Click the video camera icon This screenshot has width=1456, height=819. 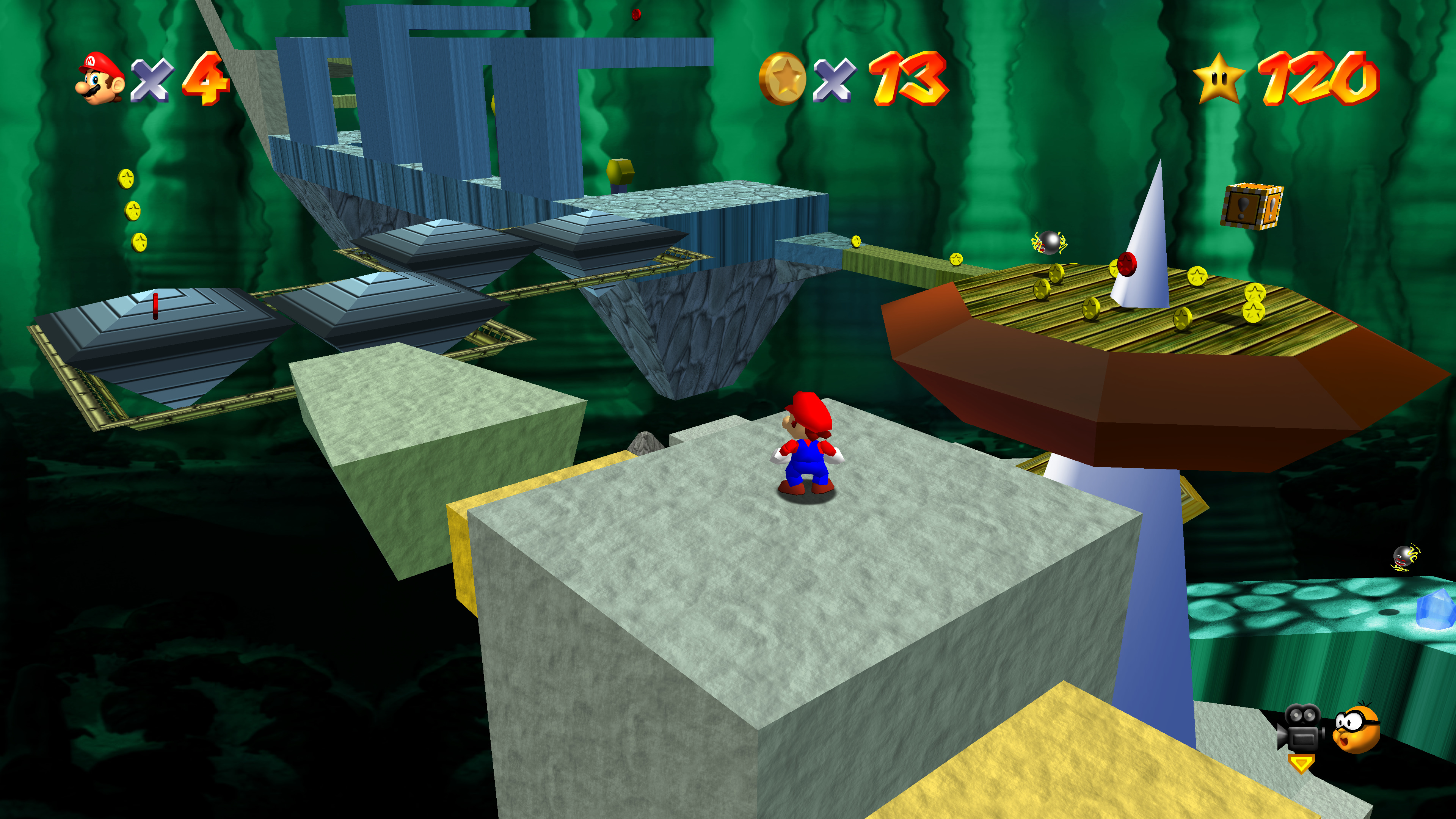pyautogui.click(x=1301, y=728)
